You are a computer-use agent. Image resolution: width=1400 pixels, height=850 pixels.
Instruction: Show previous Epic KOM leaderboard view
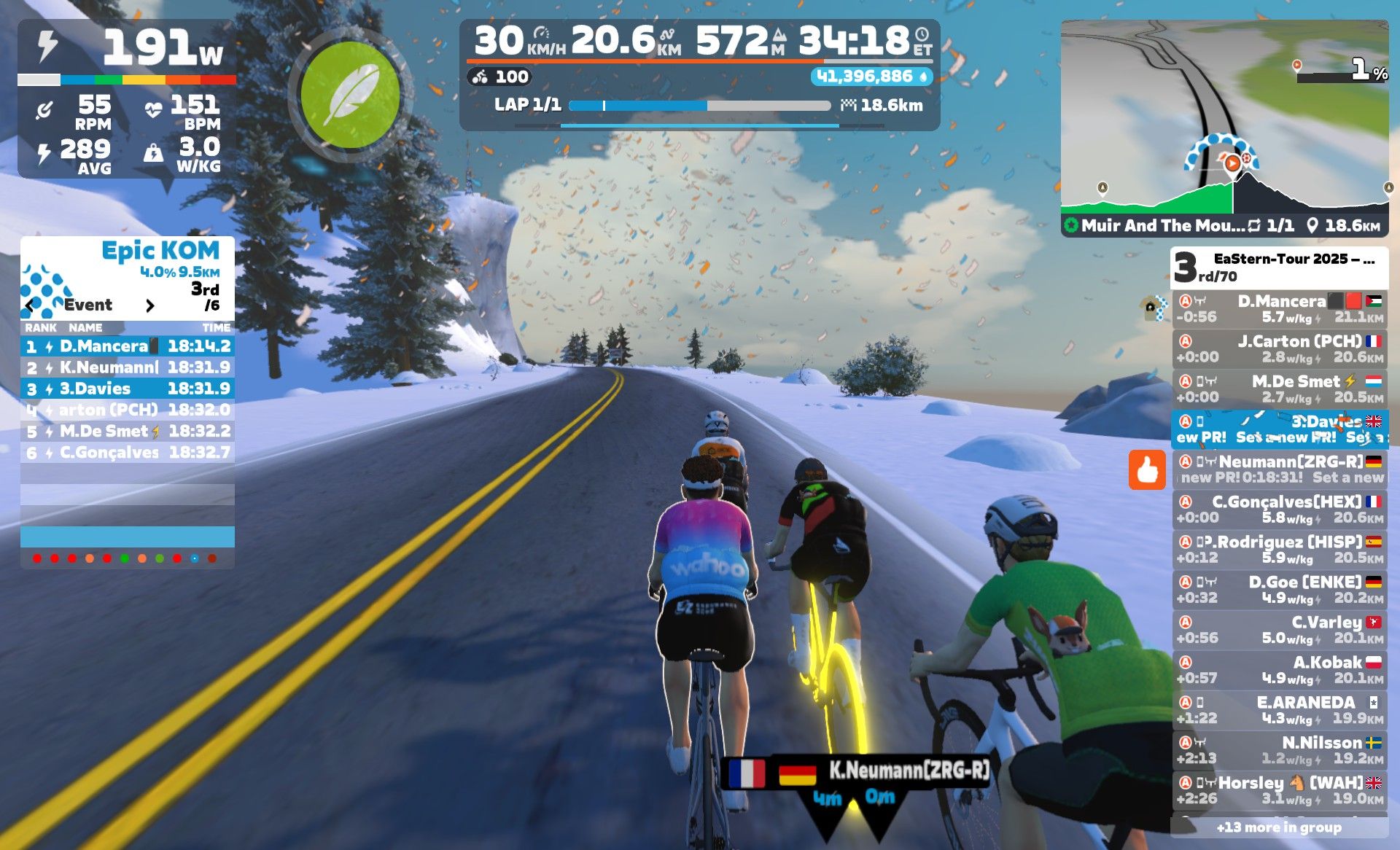point(30,305)
